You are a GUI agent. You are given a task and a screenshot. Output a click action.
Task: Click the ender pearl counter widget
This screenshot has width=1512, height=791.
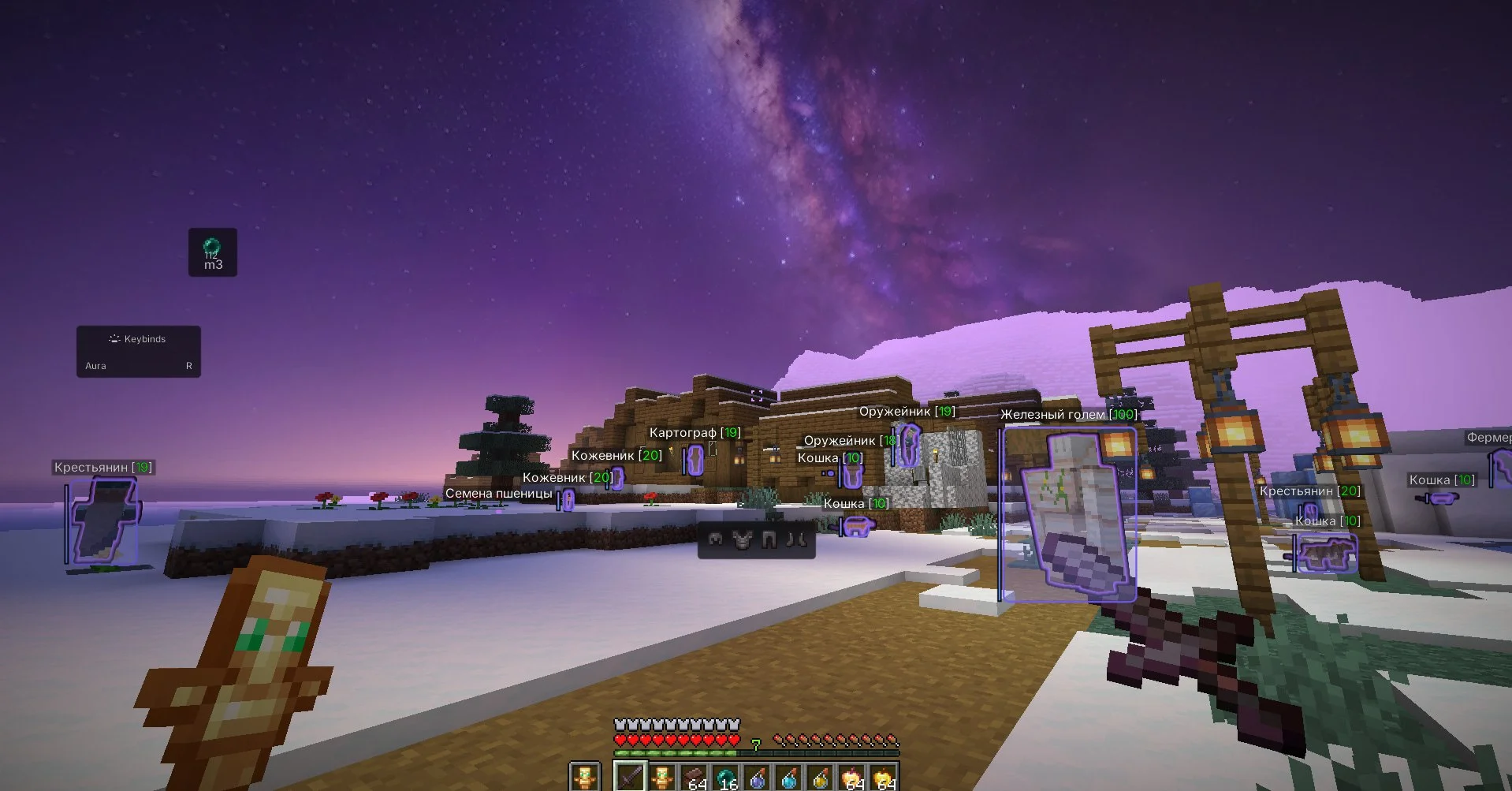212,252
